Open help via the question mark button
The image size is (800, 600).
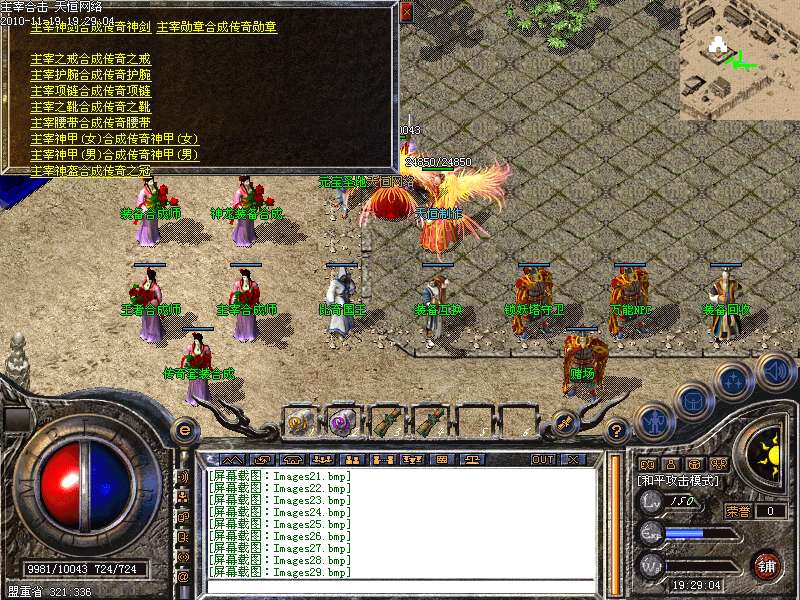coord(617,431)
